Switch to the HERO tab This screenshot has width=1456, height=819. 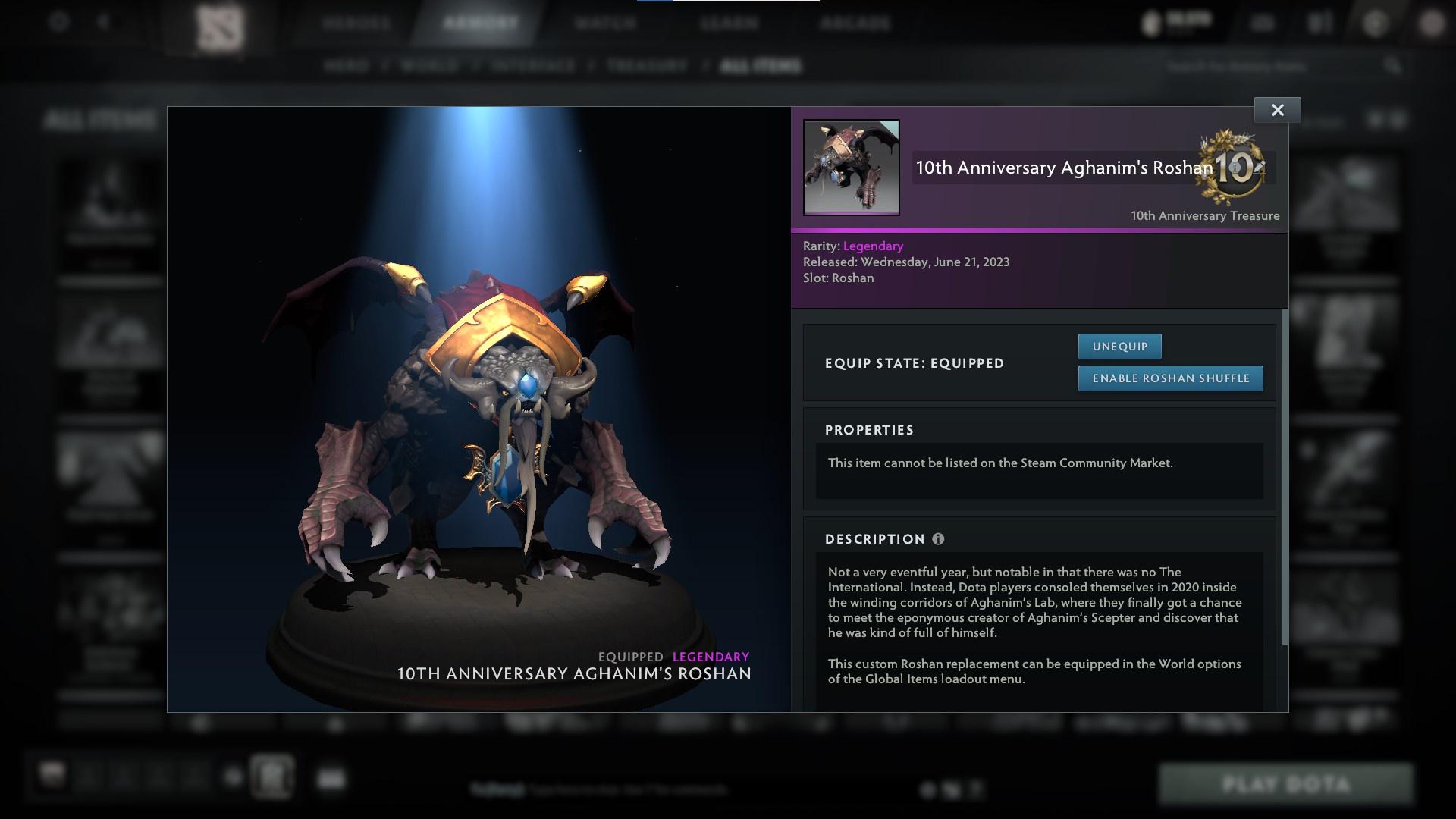[347, 66]
